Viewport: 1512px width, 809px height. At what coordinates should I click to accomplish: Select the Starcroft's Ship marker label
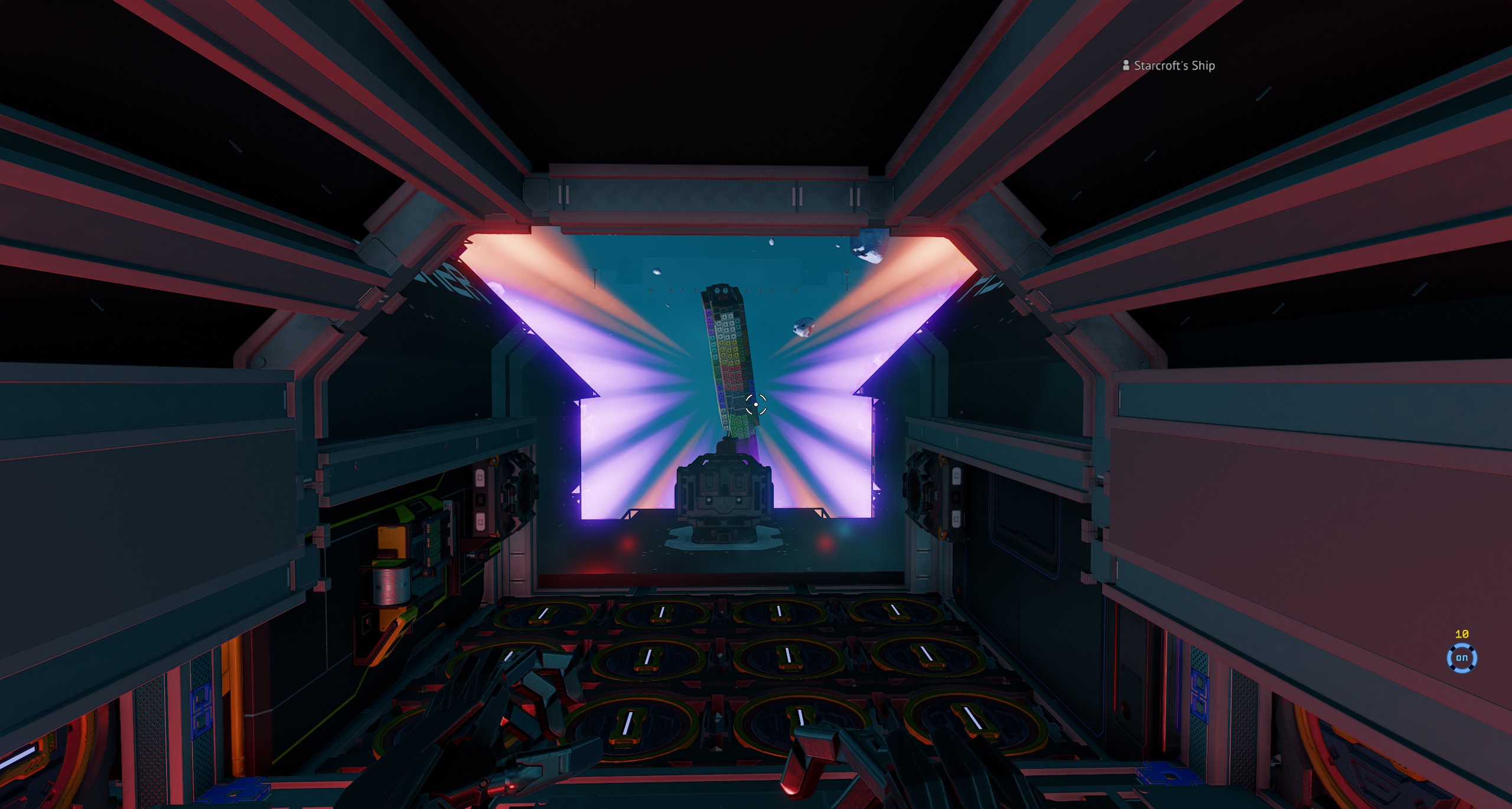(1173, 66)
